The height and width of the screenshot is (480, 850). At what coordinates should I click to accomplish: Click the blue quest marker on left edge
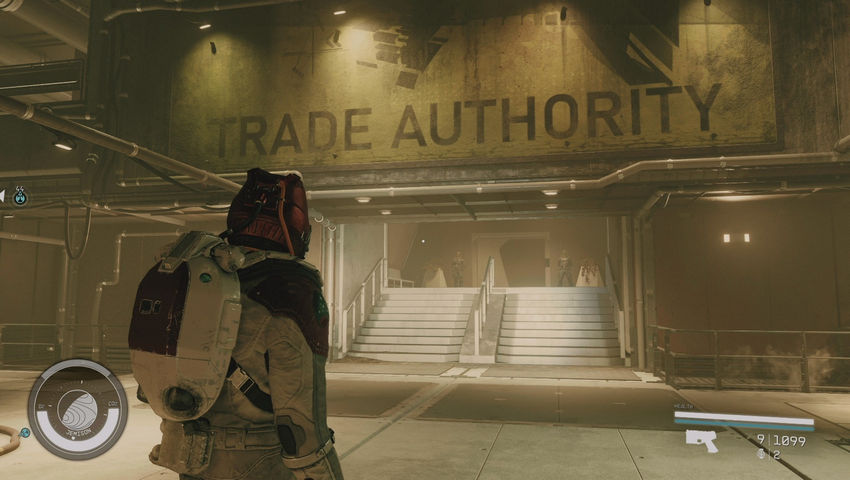point(20,197)
